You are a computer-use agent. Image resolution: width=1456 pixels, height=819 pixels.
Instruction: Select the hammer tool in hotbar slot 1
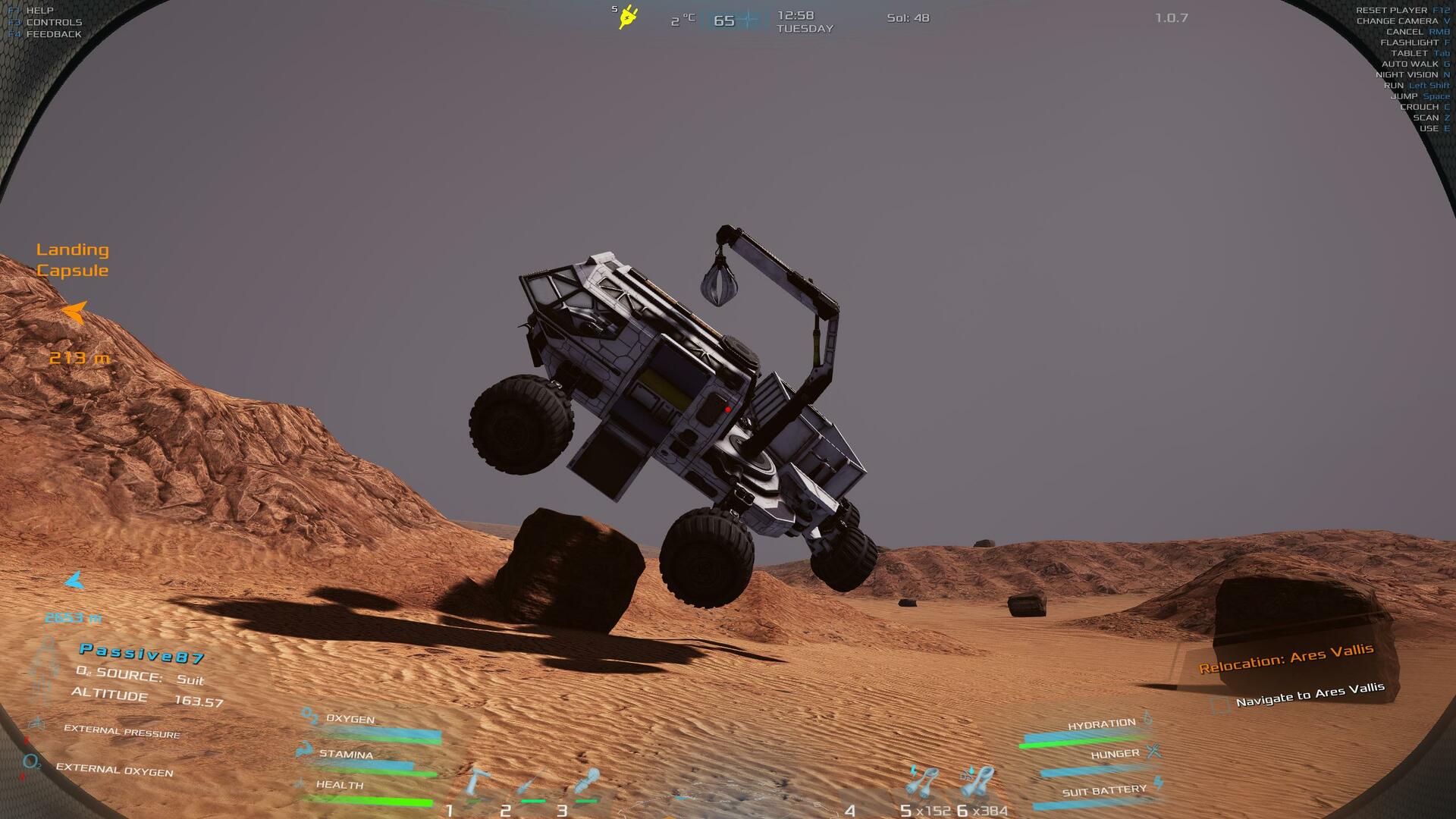click(477, 783)
